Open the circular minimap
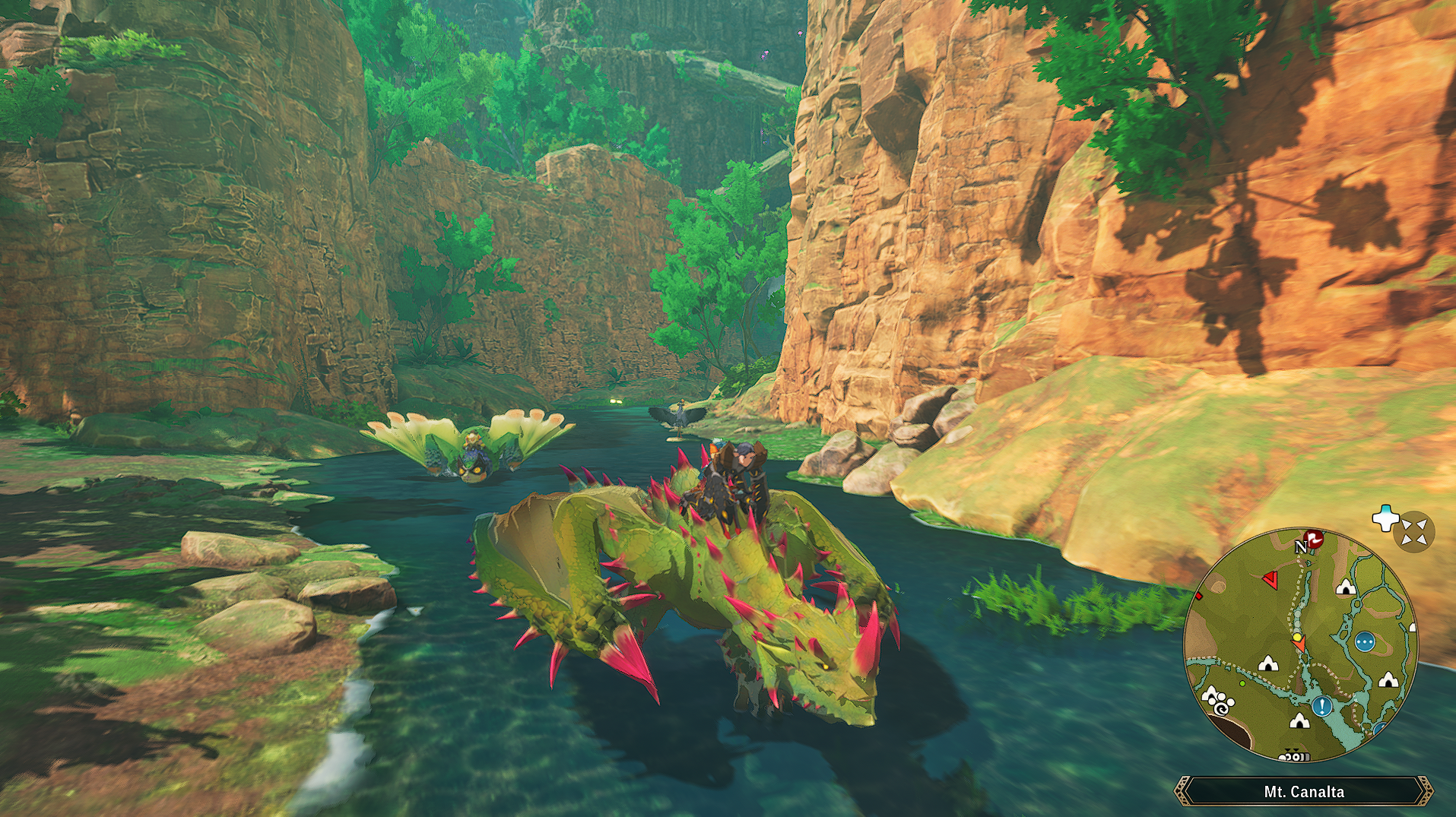The width and height of the screenshot is (1456, 817). (x=1300, y=644)
